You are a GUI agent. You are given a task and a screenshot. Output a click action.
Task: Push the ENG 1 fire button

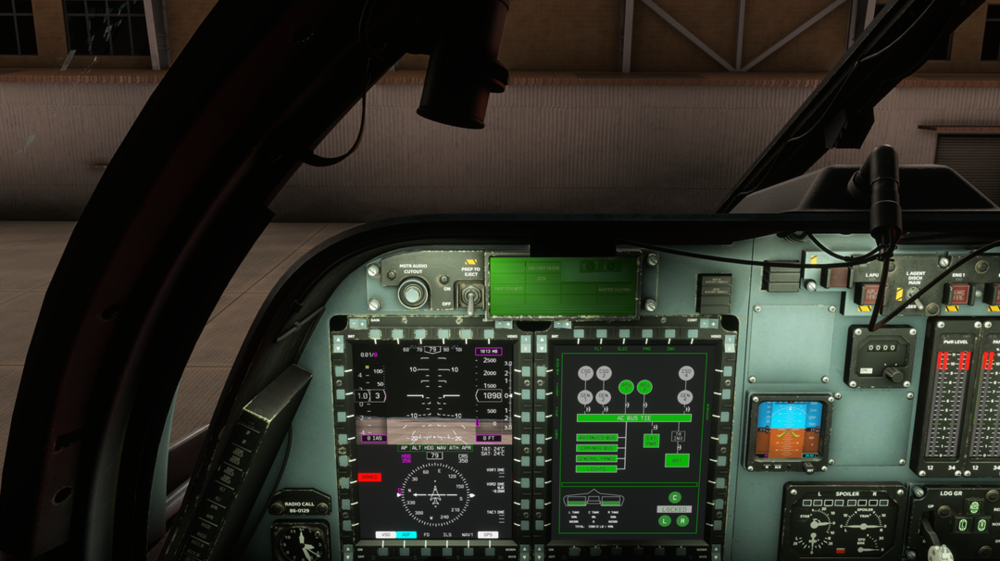(x=958, y=293)
